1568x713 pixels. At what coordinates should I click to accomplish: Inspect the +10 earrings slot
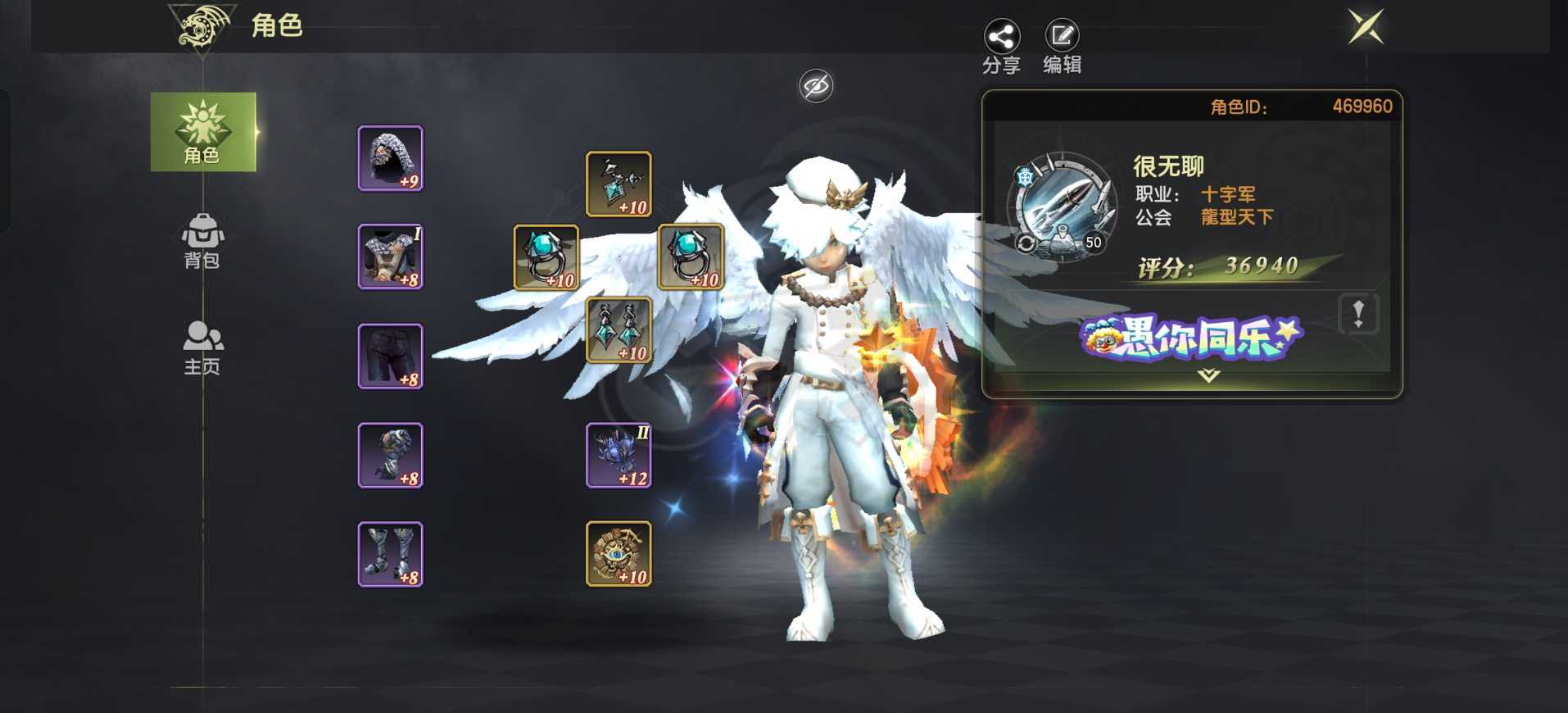click(x=619, y=330)
